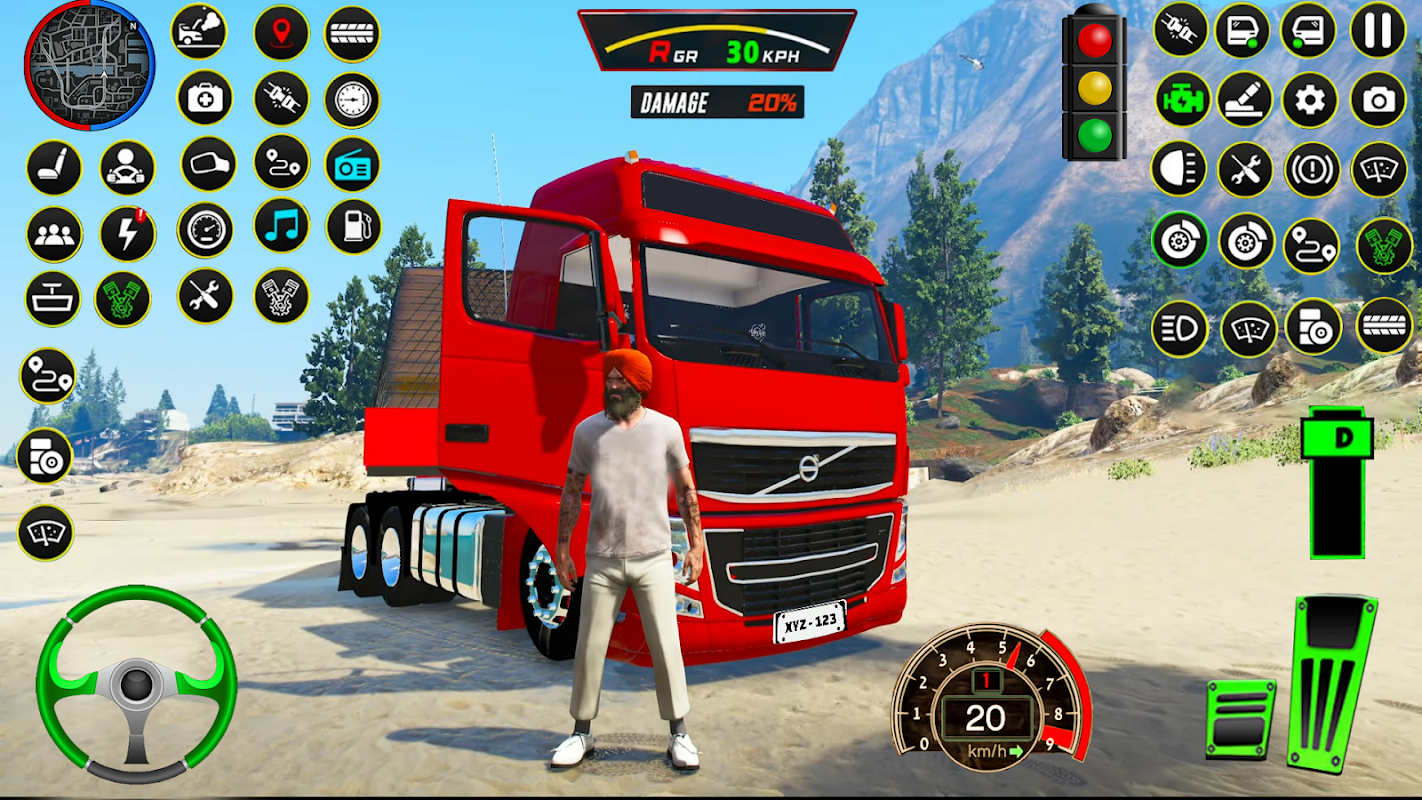Select the driver at steering wheel icon
The image size is (1422, 800).
point(127,167)
